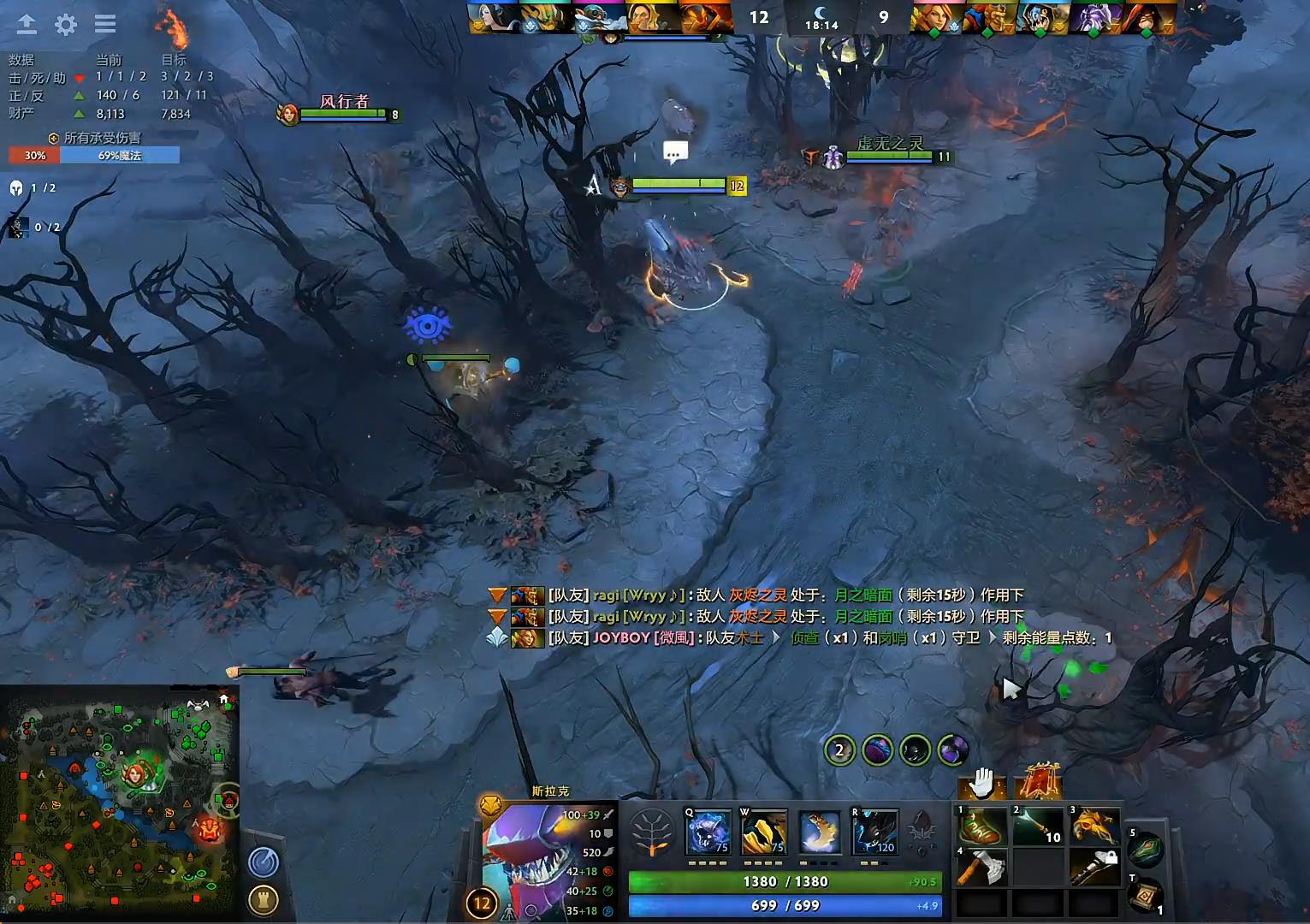Use the Town Portal Scroll slot
This screenshot has width=1310, height=924.
pyautogui.click(x=1147, y=896)
